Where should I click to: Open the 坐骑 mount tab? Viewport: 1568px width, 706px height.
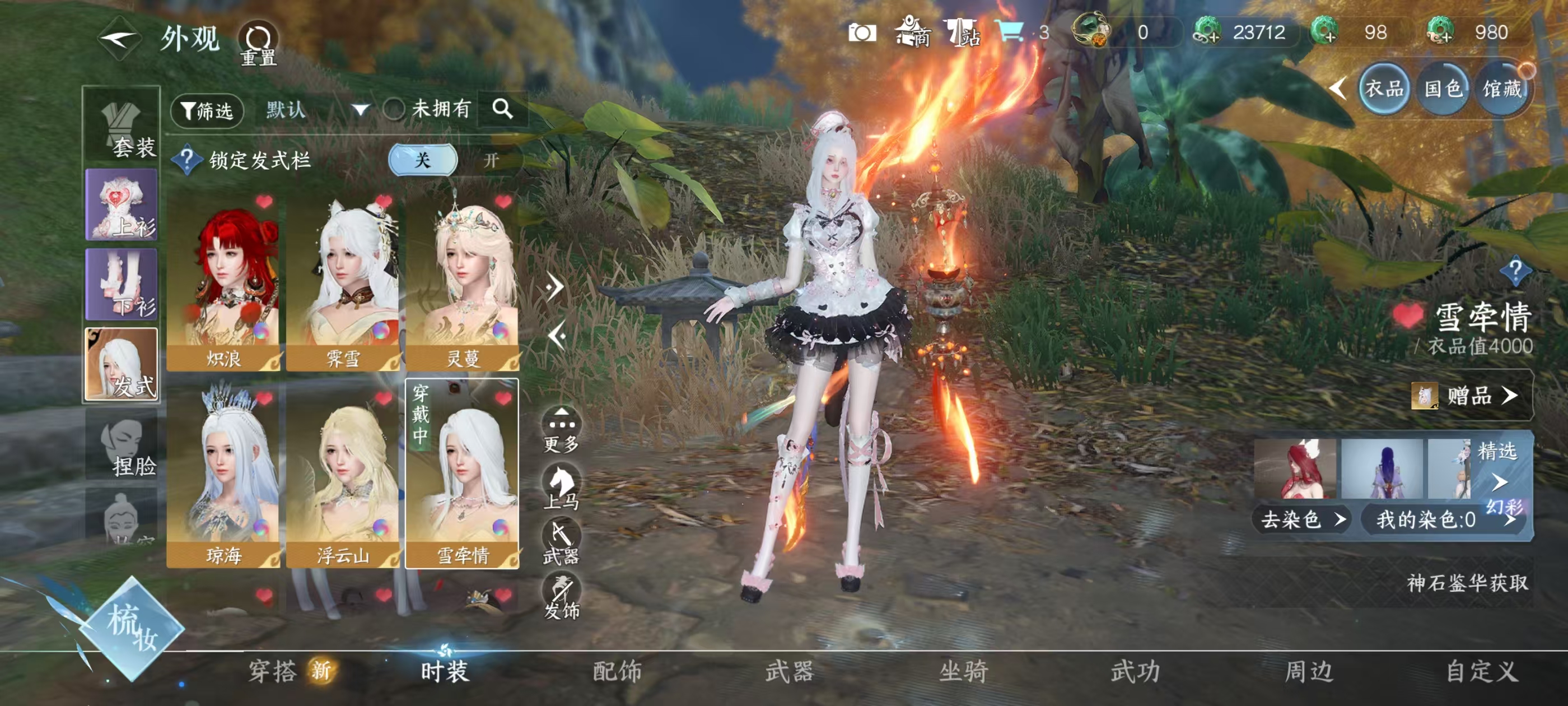pyautogui.click(x=963, y=671)
